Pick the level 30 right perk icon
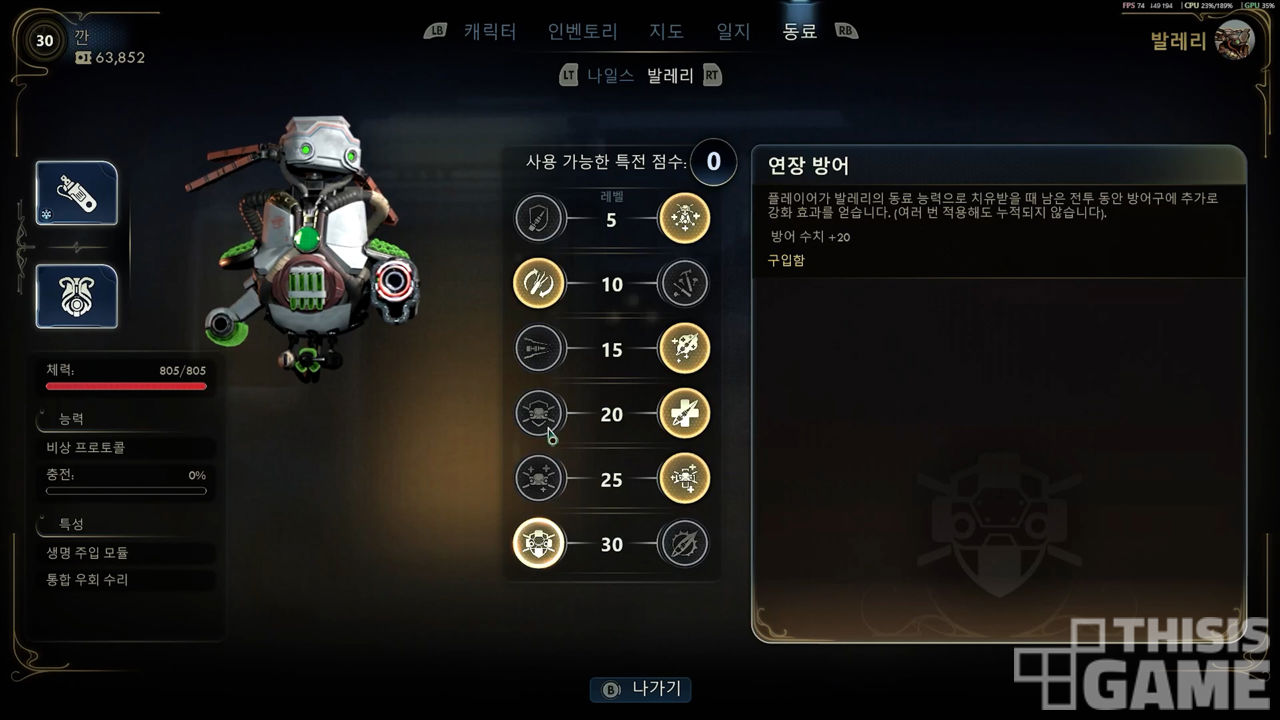 (685, 544)
